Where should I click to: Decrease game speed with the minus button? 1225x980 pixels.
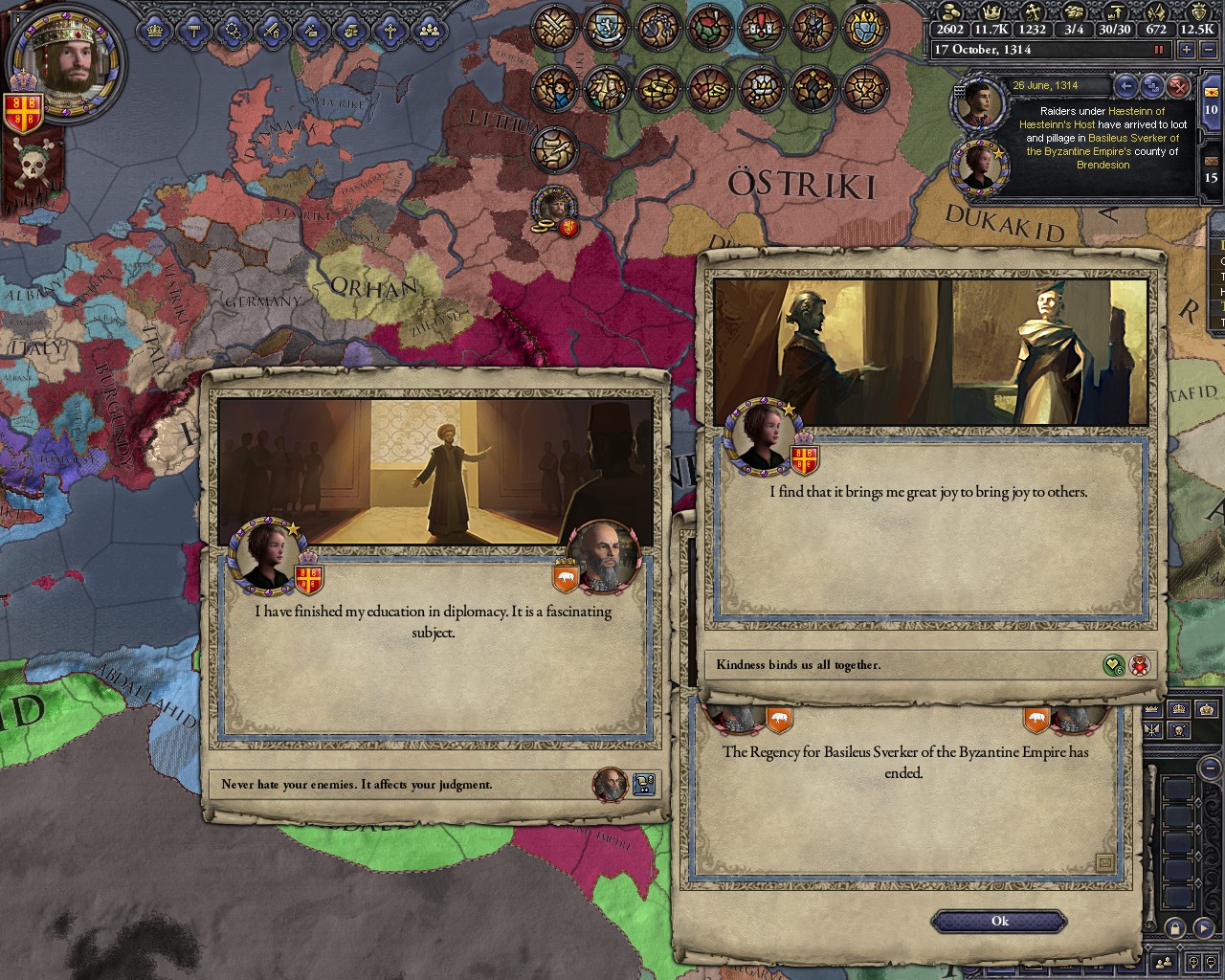(x=1208, y=49)
